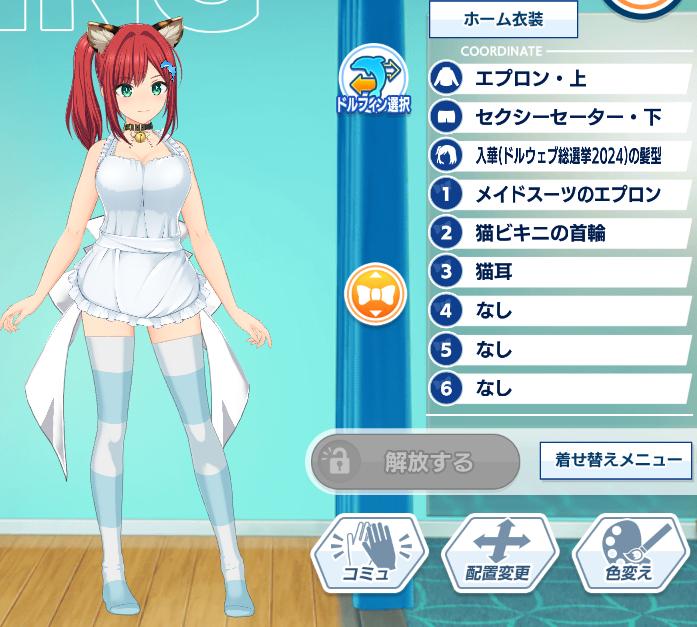
Task: Select the ドルフィン選択 dolphin switch icon
Action: (373, 79)
